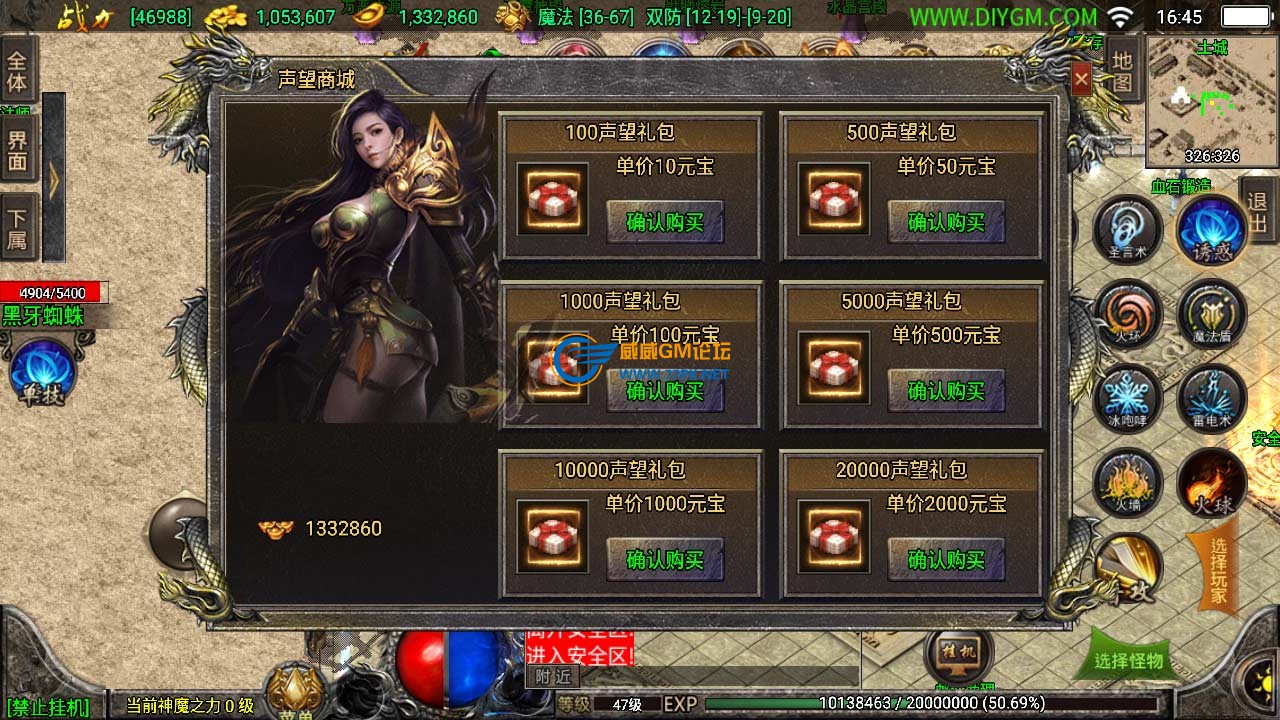The height and width of the screenshot is (720, 1280).
Task: Cast the 圣言术 skill
Action: pyautogui.click(x=1127, y=230)
